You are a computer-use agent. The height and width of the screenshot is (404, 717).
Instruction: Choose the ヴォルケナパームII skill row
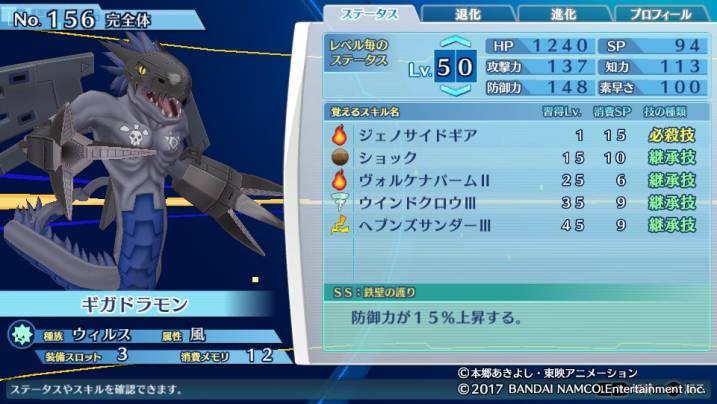[512, 180]
